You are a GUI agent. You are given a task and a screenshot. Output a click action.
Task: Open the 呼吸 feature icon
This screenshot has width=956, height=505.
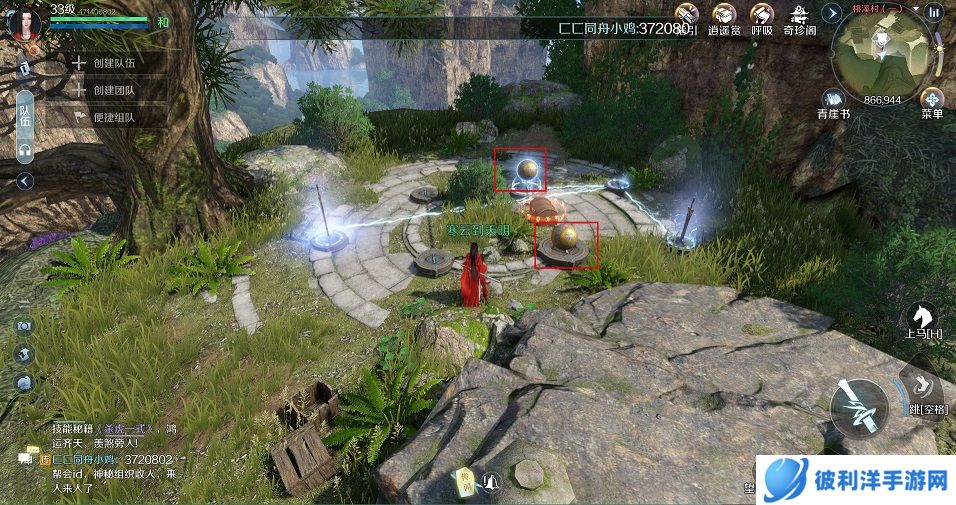coord(762,19)
